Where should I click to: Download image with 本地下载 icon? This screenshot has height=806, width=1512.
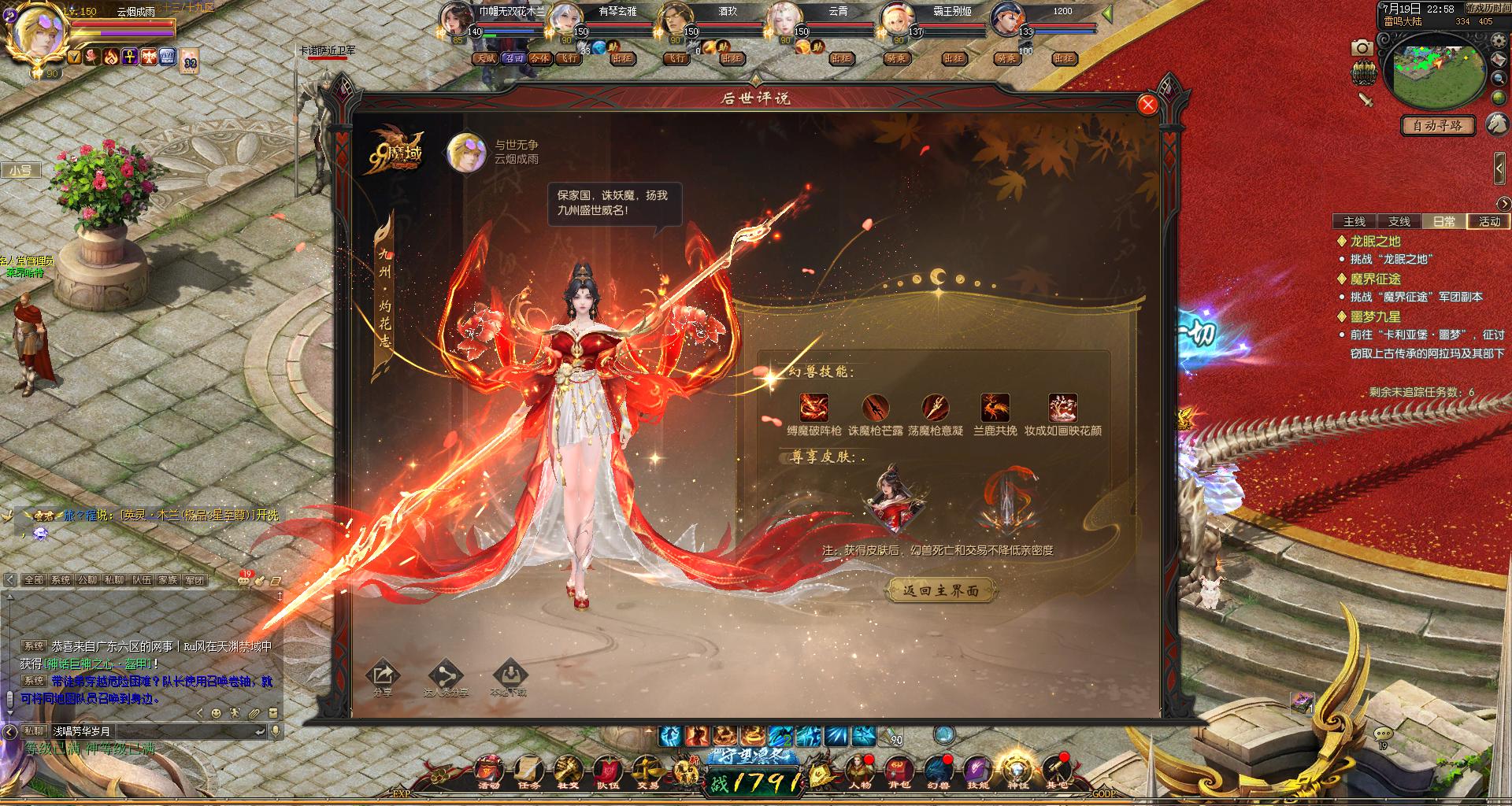(x=508, y=675)
